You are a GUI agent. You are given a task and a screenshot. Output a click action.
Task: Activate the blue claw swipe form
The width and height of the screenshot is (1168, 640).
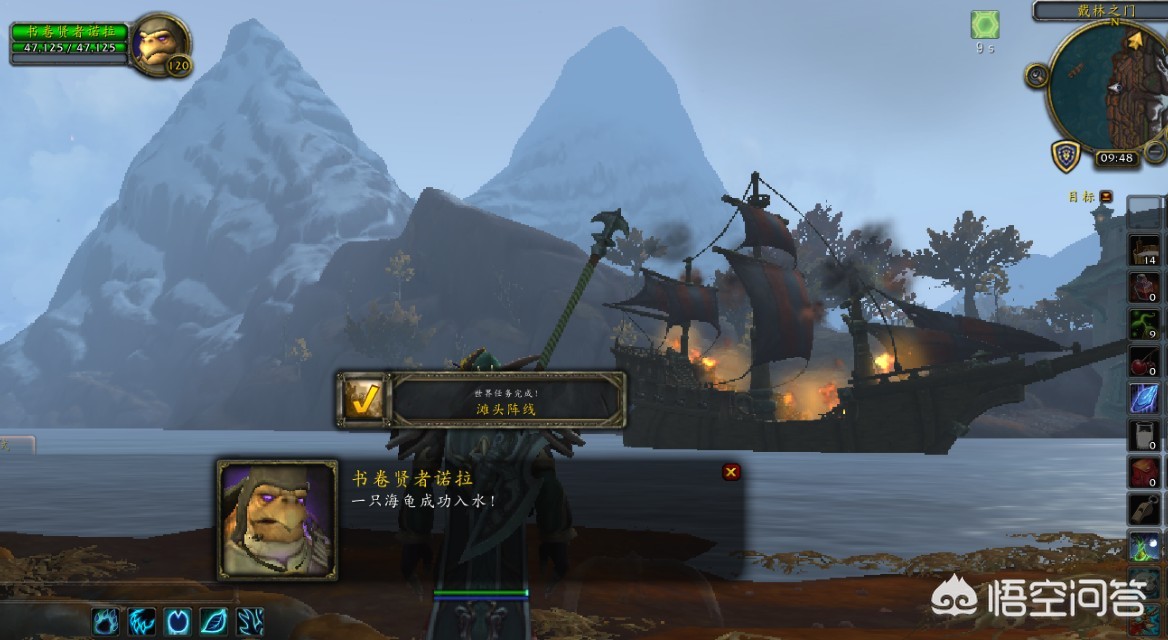pos(143,621)
